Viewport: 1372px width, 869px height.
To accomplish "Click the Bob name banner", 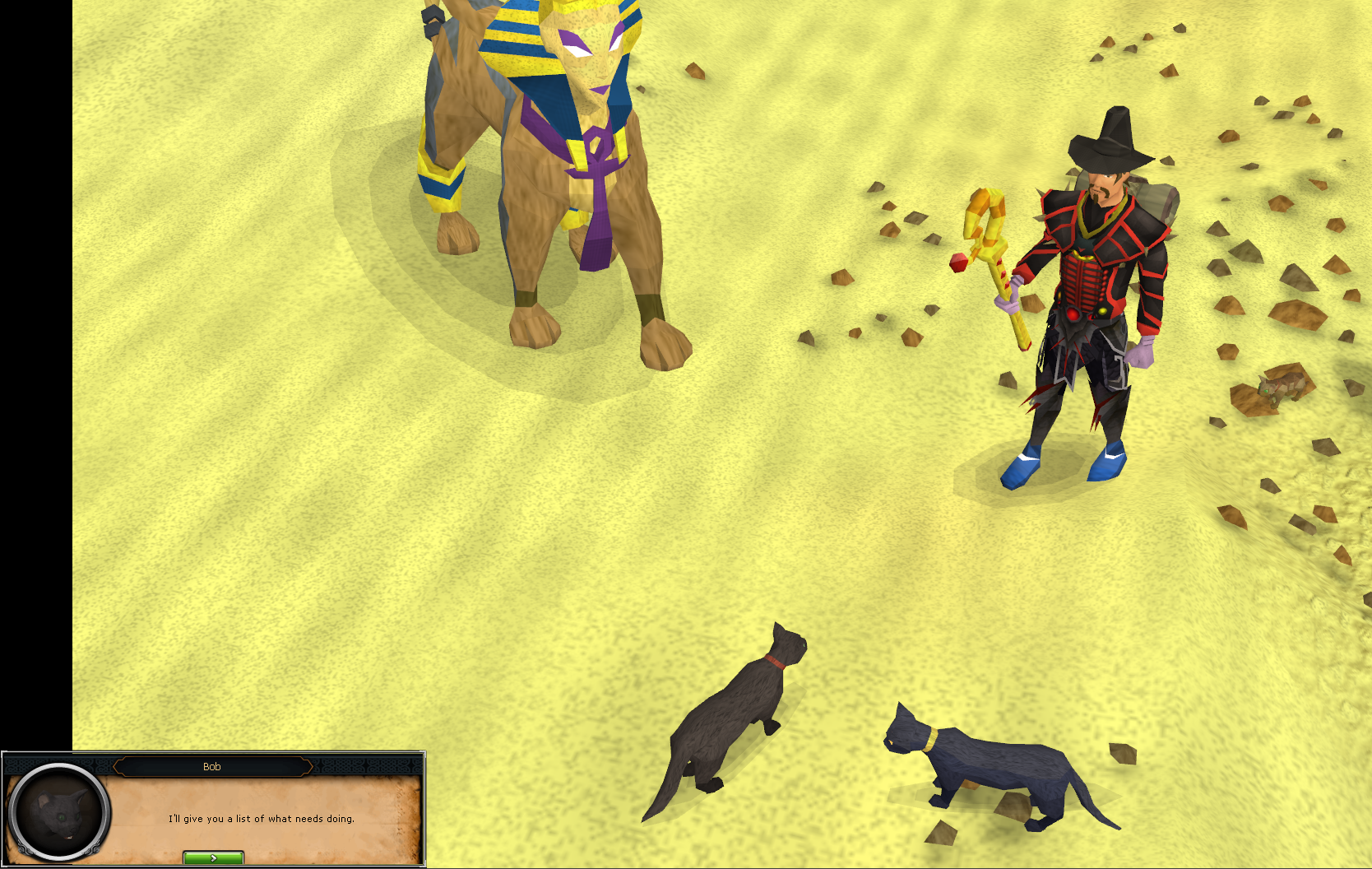I will click(x=212, y=766).
